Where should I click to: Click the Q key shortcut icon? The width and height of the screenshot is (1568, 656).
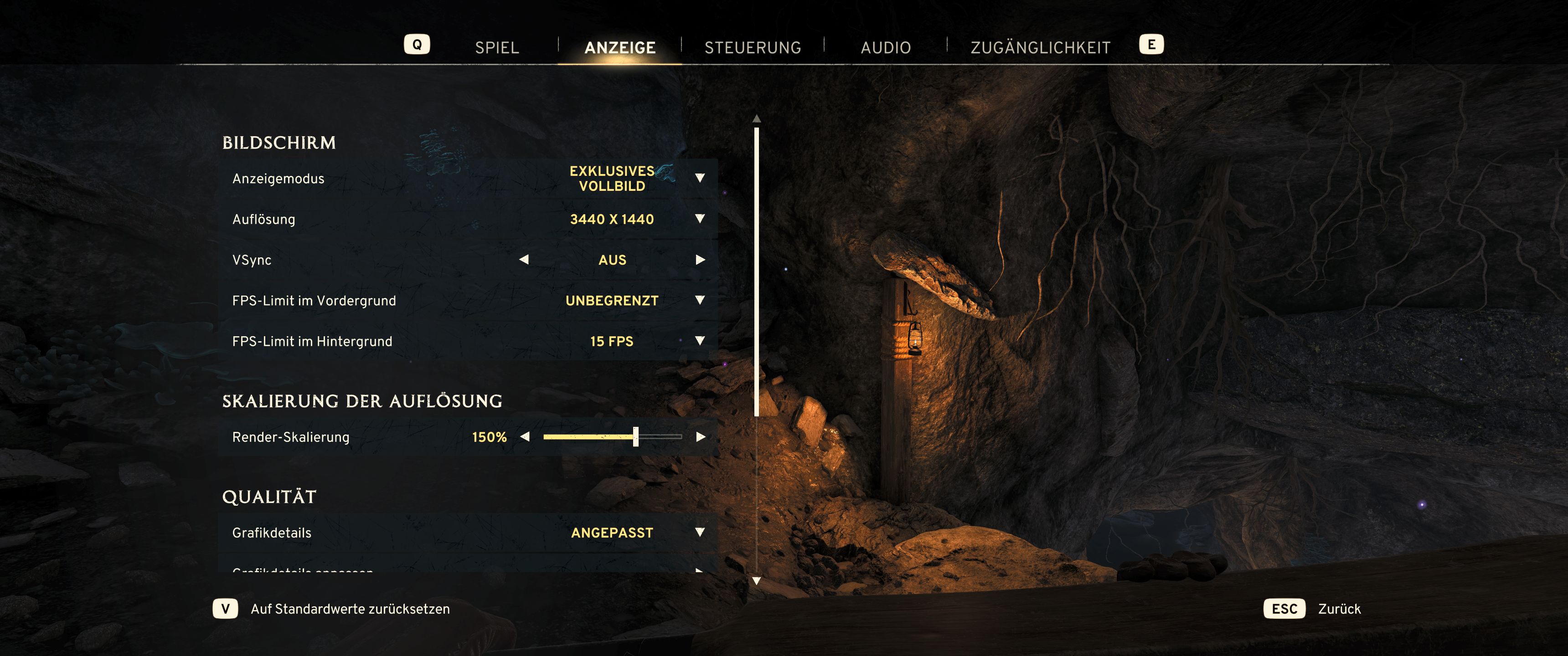click(x=418, y=44)
